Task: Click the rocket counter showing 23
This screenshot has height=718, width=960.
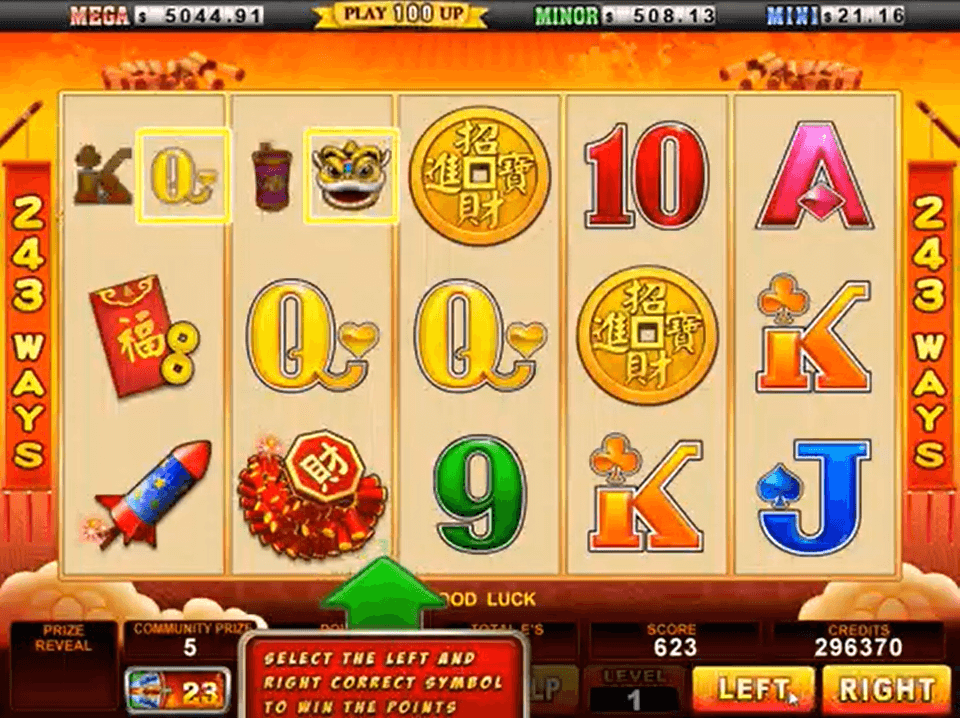Action: [x=177, y=690]
